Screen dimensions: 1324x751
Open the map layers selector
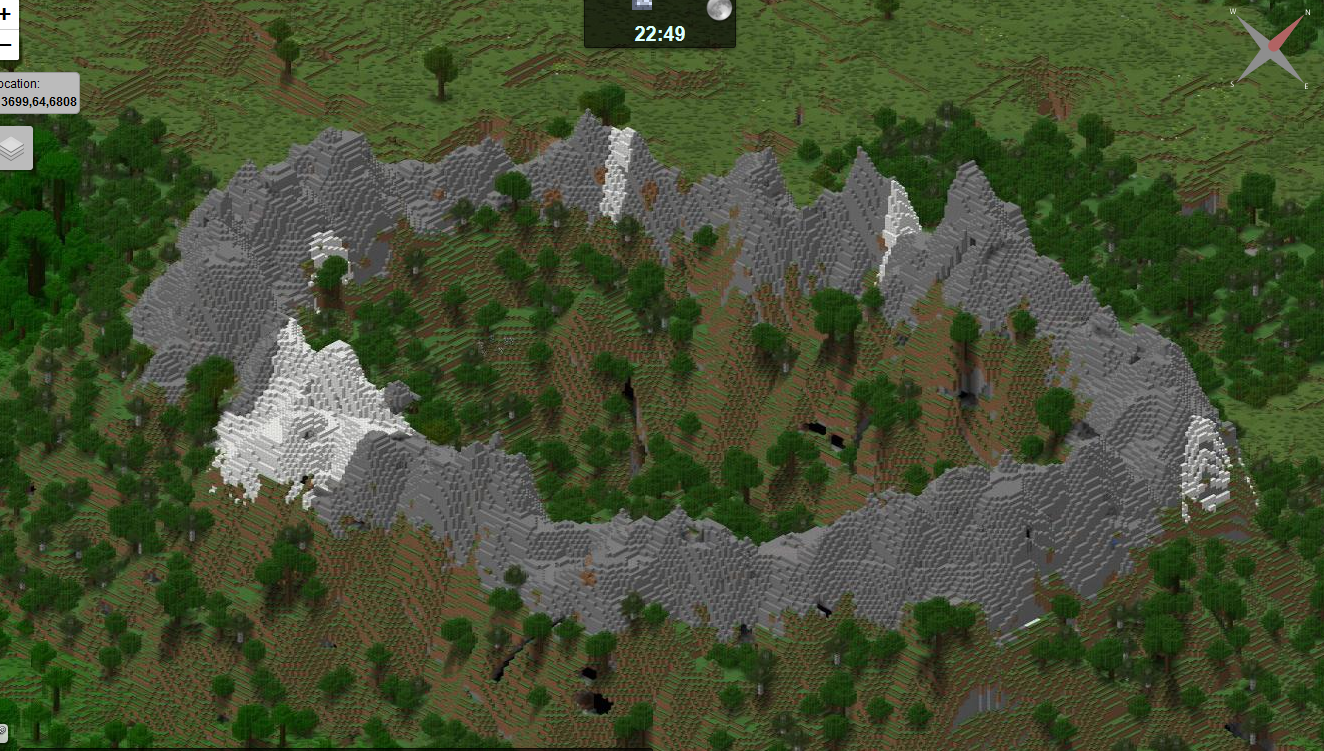click(14, 149)
